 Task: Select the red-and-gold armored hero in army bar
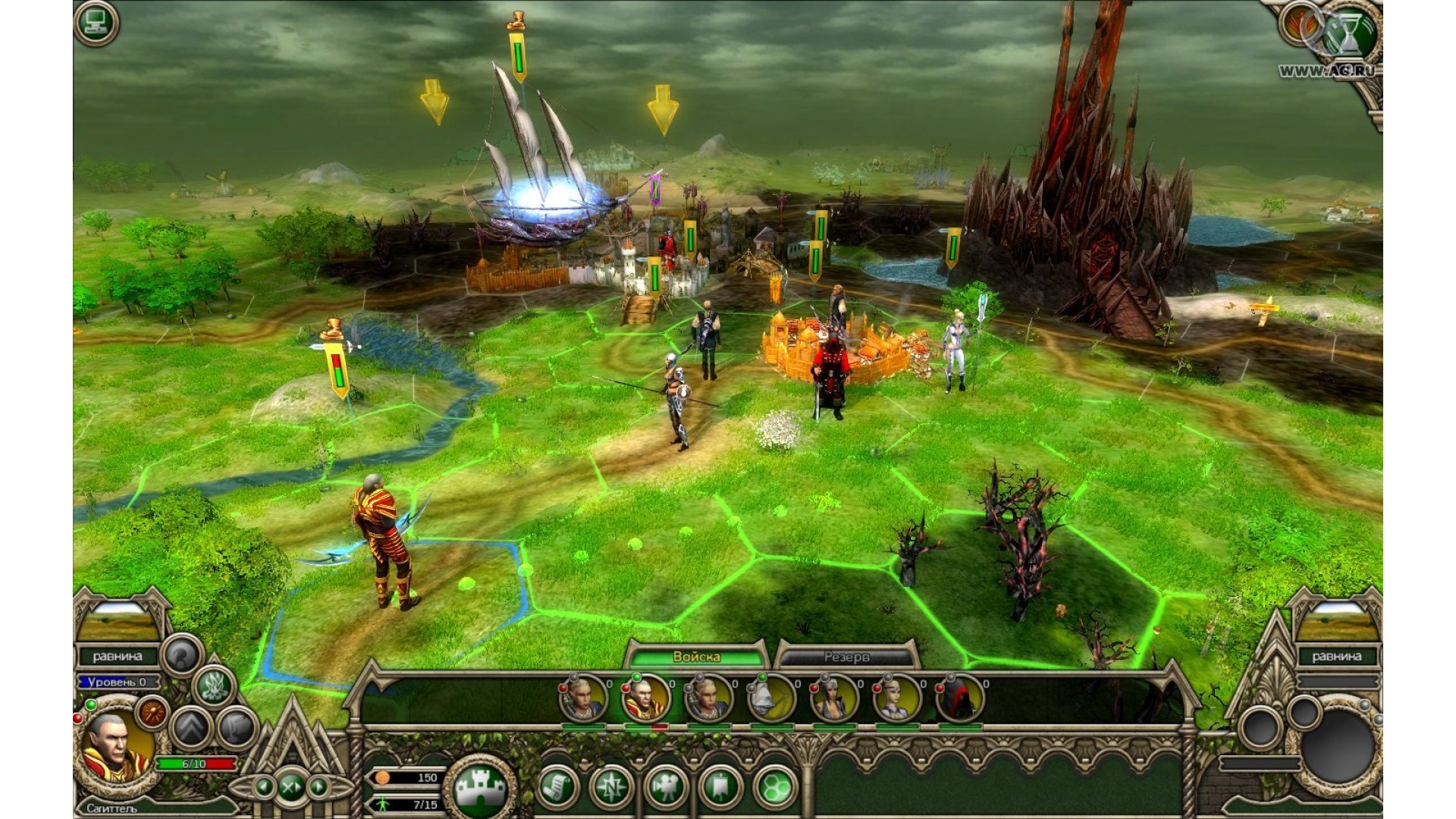(x=645, y=699)
